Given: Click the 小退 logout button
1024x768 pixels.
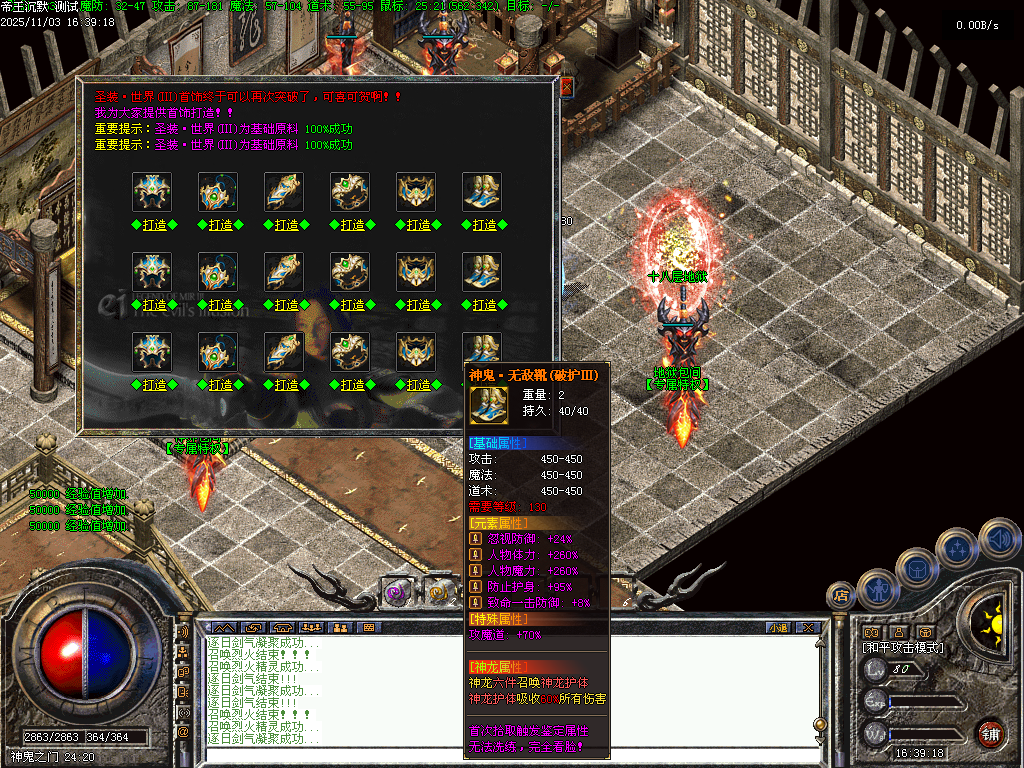Looking at the screenshot, I should tap(778, 628).
